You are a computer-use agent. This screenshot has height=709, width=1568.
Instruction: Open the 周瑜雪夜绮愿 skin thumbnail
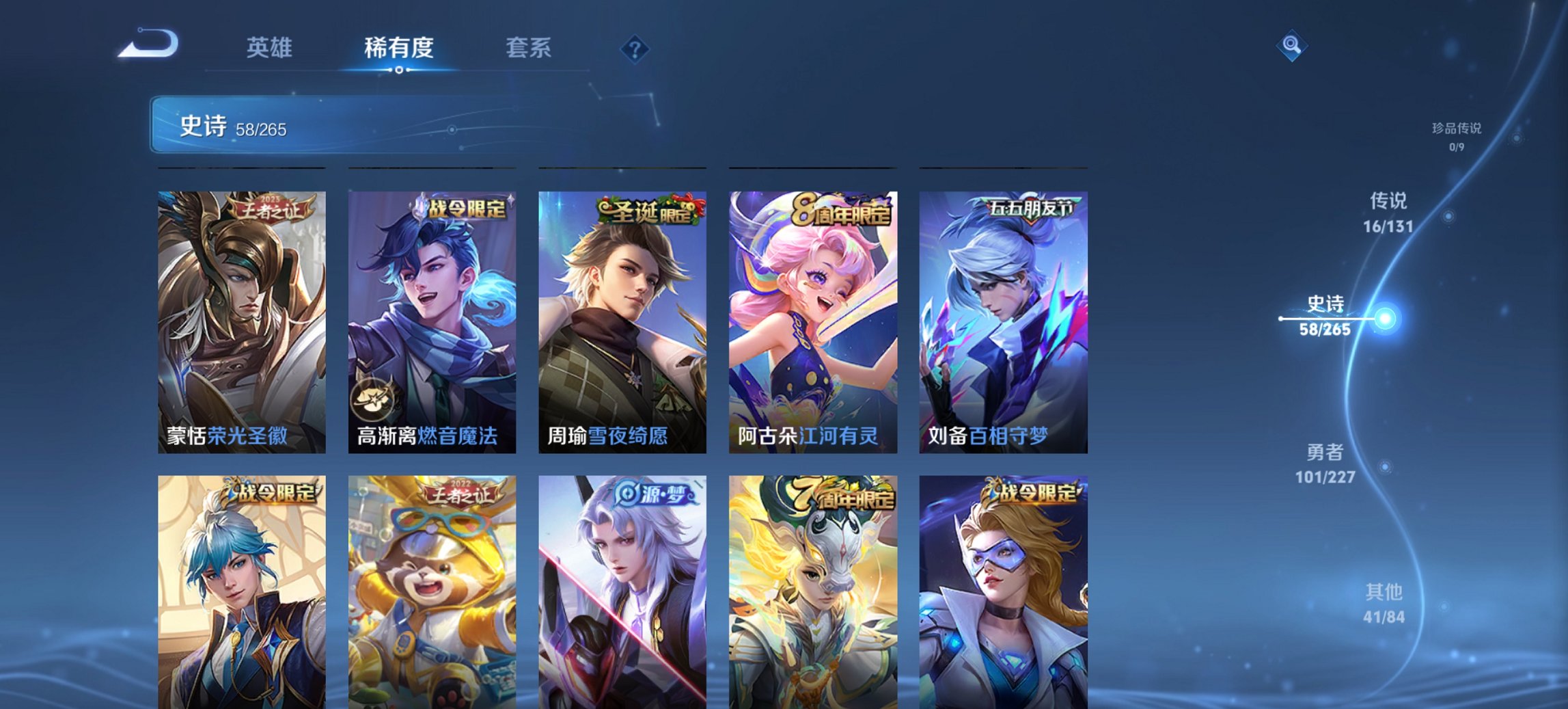[x=620, y=321]
